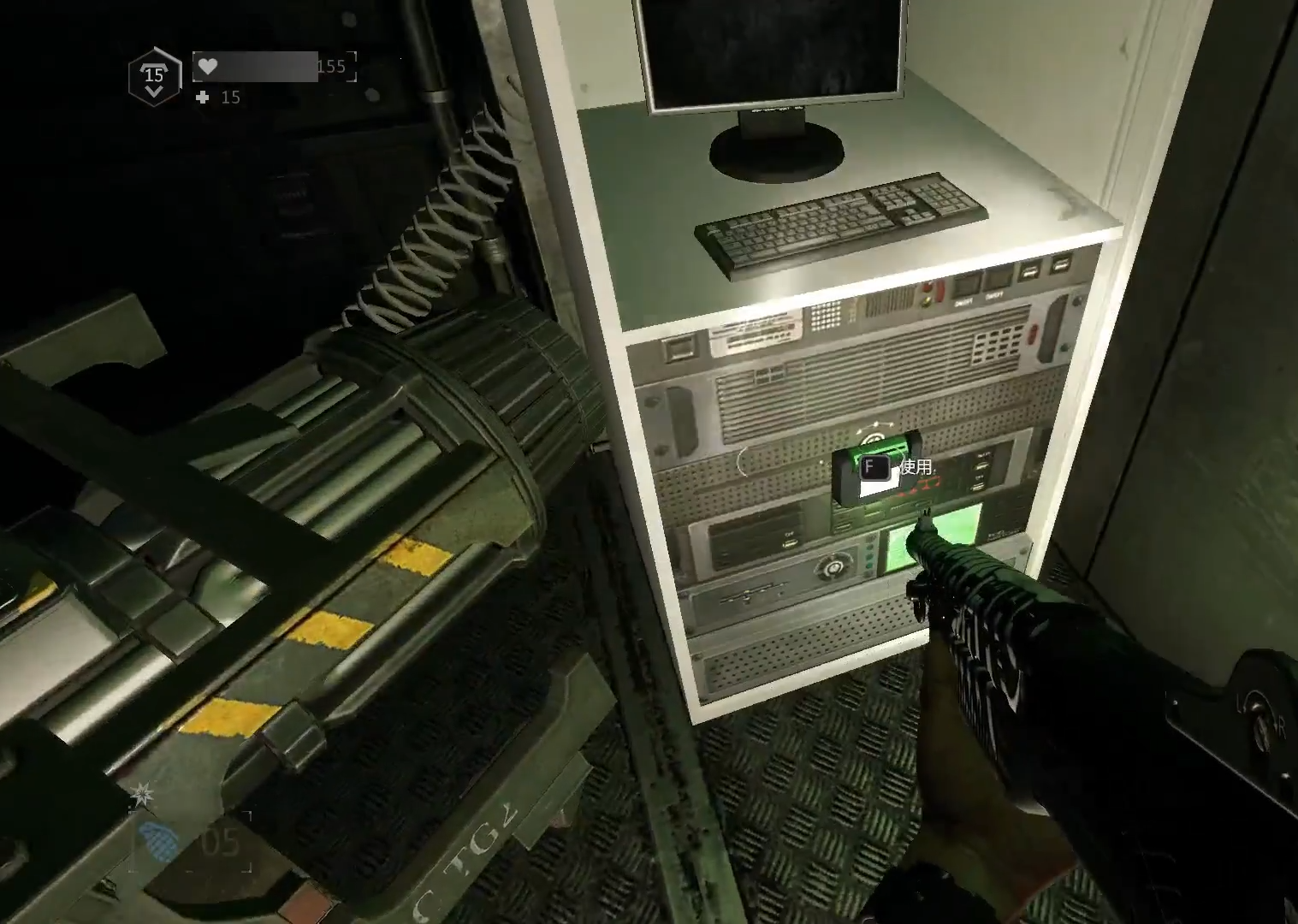This screenshot has height=924, width=1298.
Task: Click the level 15 perk badge
Action: click(154, 77)
